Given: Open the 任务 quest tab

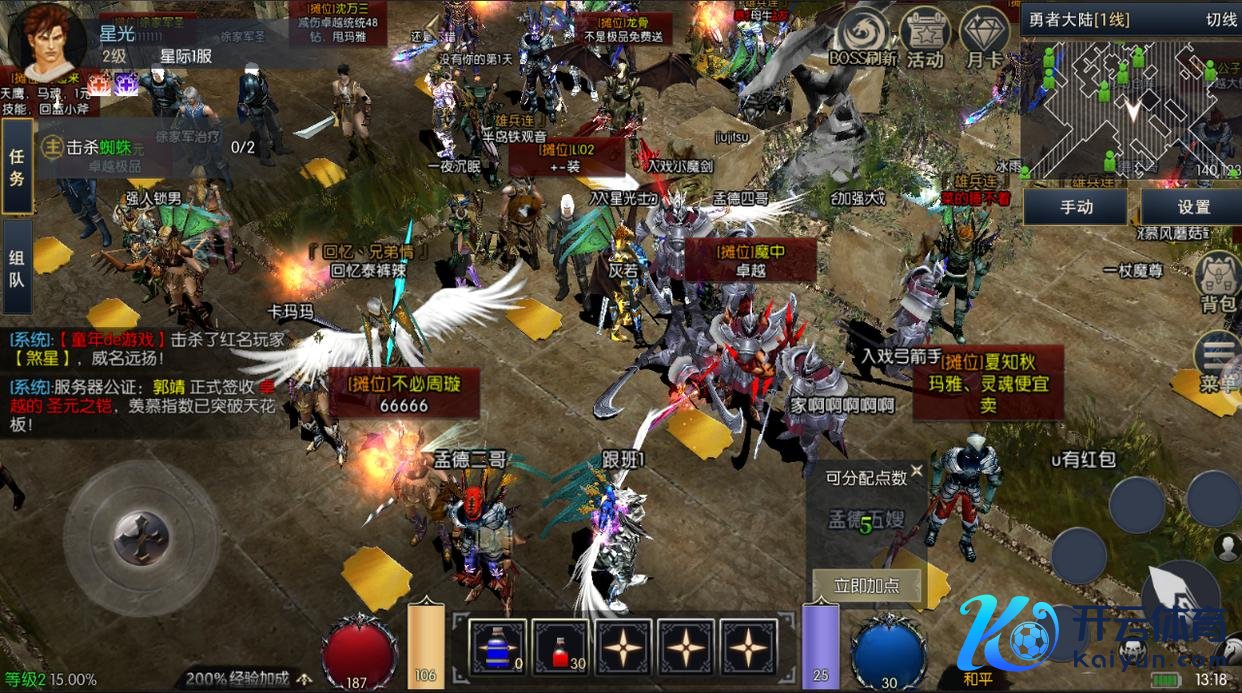Looking at the screenshot, I should (x=17, y=166).
